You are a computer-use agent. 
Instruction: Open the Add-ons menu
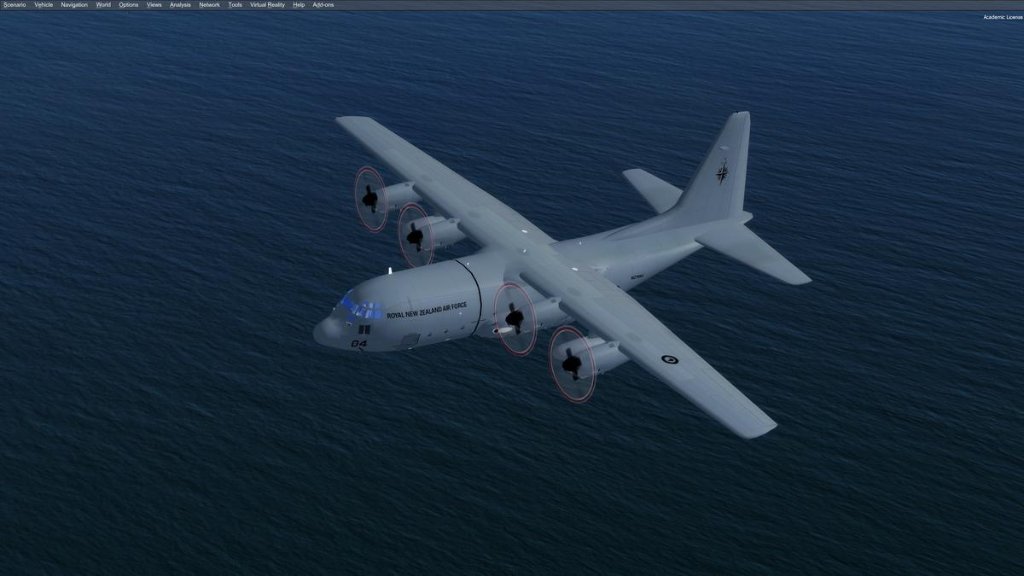(323, 5)
